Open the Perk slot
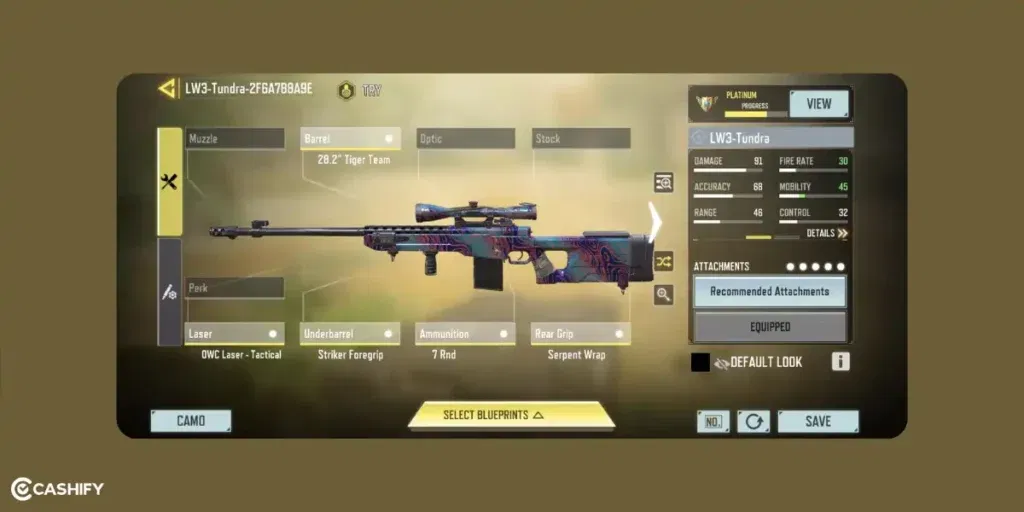Image resolution: width=1024 pixels, height=512 pixels. [235, 288]
